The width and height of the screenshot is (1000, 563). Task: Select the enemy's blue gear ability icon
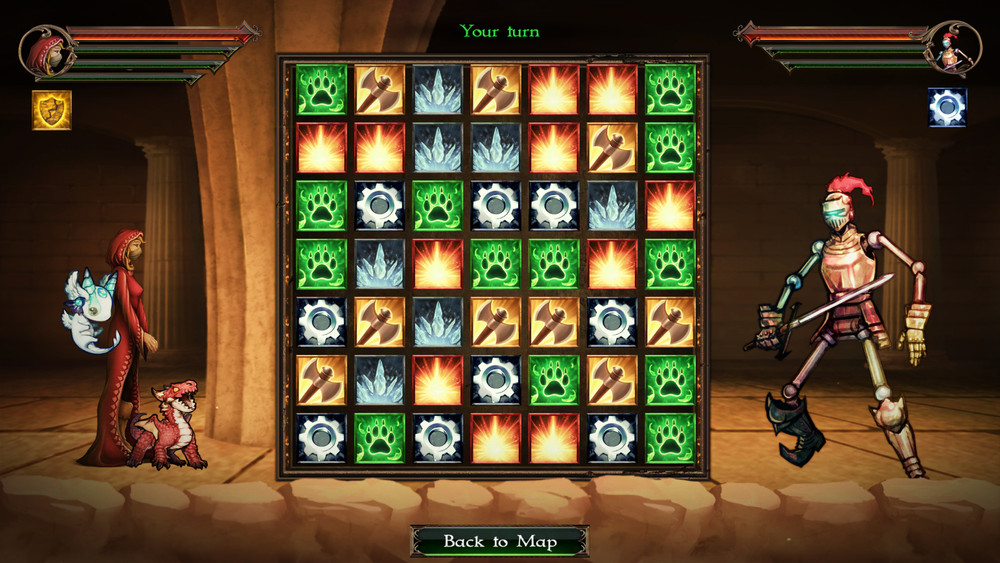coord(947,107)
